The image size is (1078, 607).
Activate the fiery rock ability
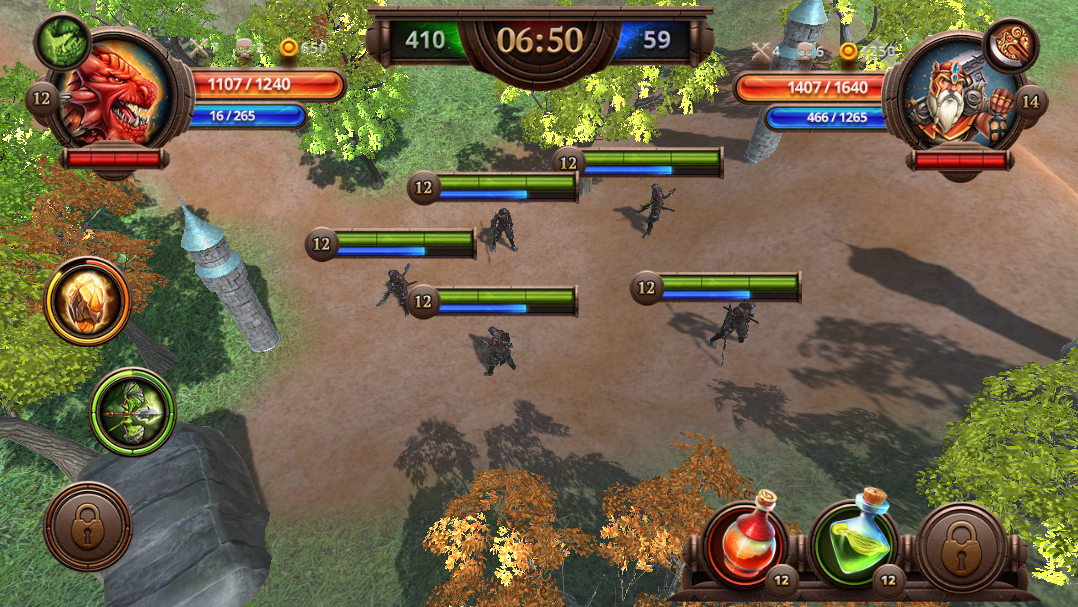87,301
